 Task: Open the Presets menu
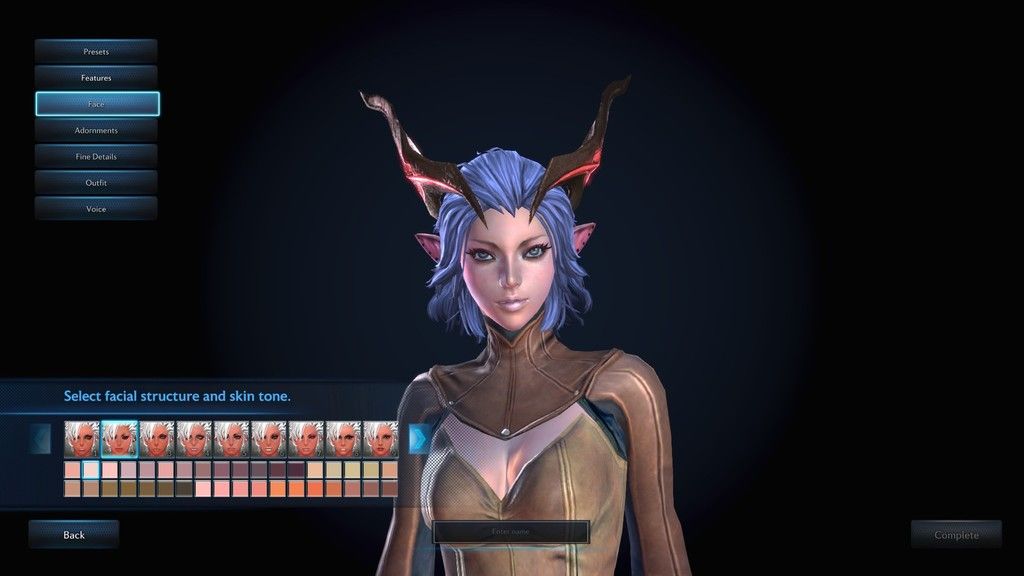[x=96, y=51]
